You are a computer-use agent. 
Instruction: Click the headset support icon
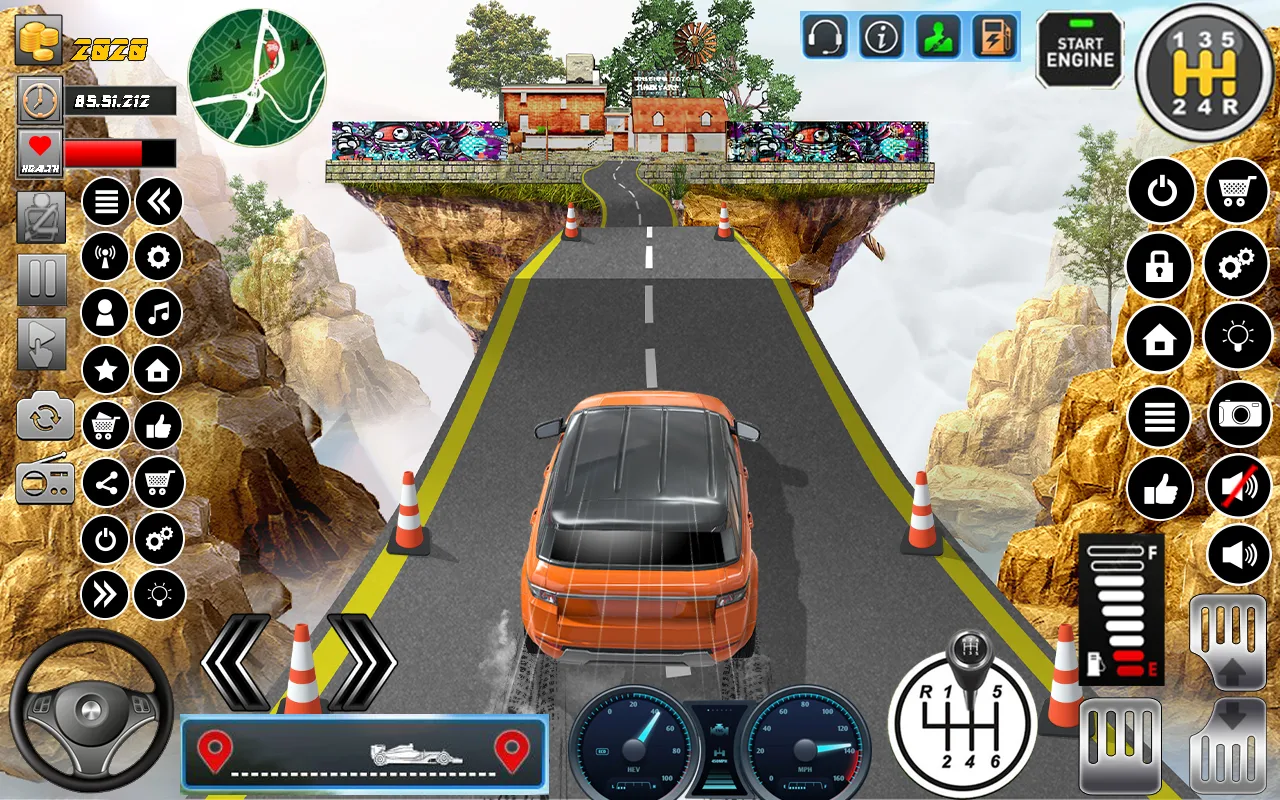pos(825,37)
